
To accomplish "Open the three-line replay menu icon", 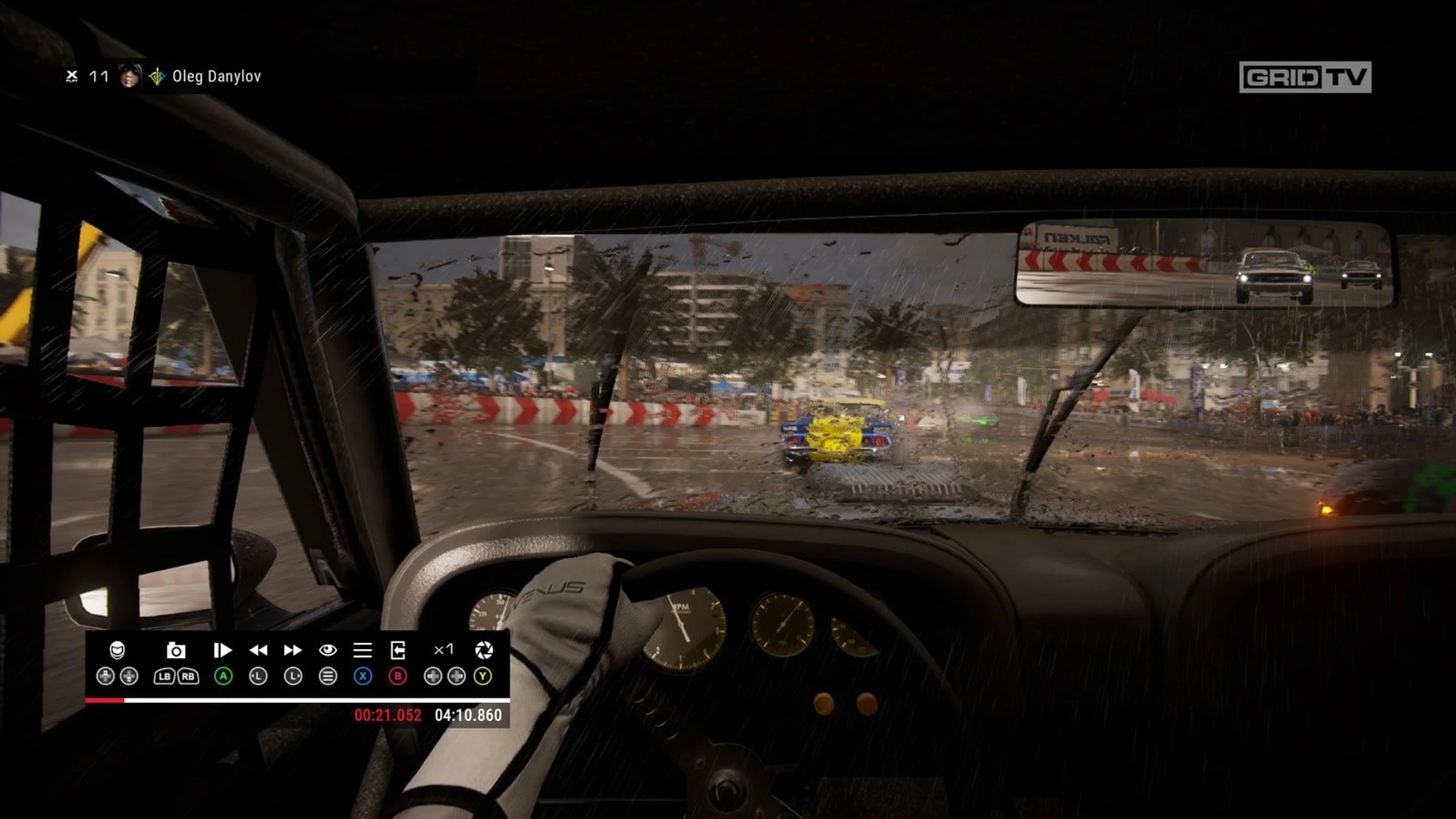I will pos(362,650).
